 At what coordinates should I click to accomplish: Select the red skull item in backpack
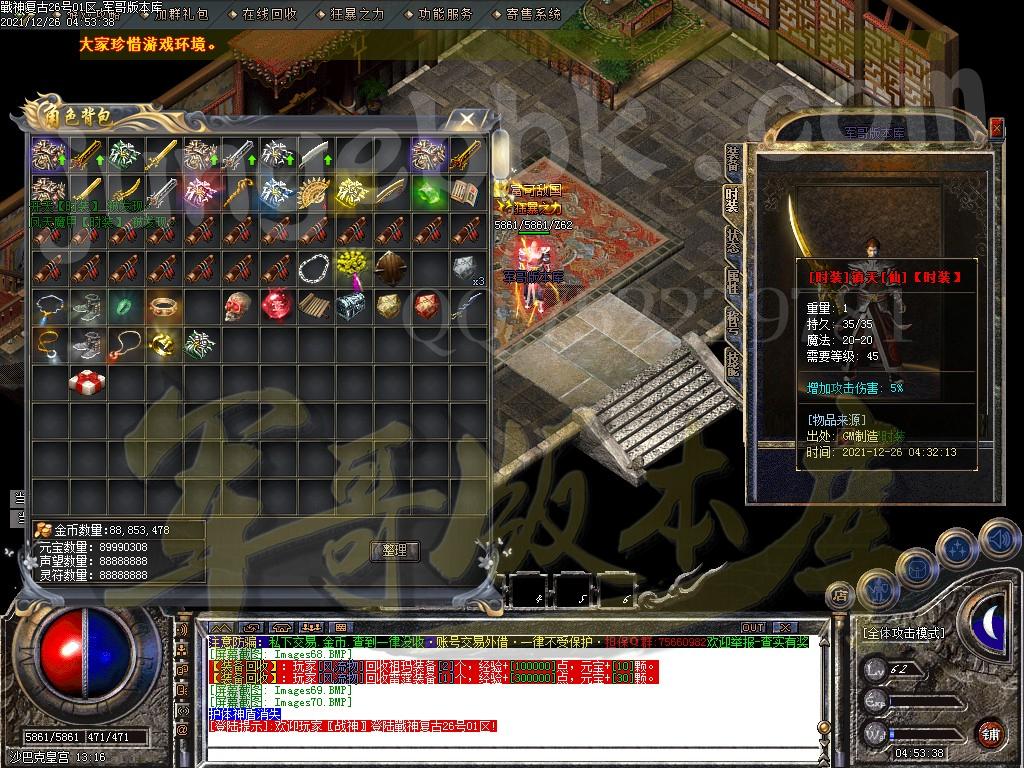coord(238,305)
